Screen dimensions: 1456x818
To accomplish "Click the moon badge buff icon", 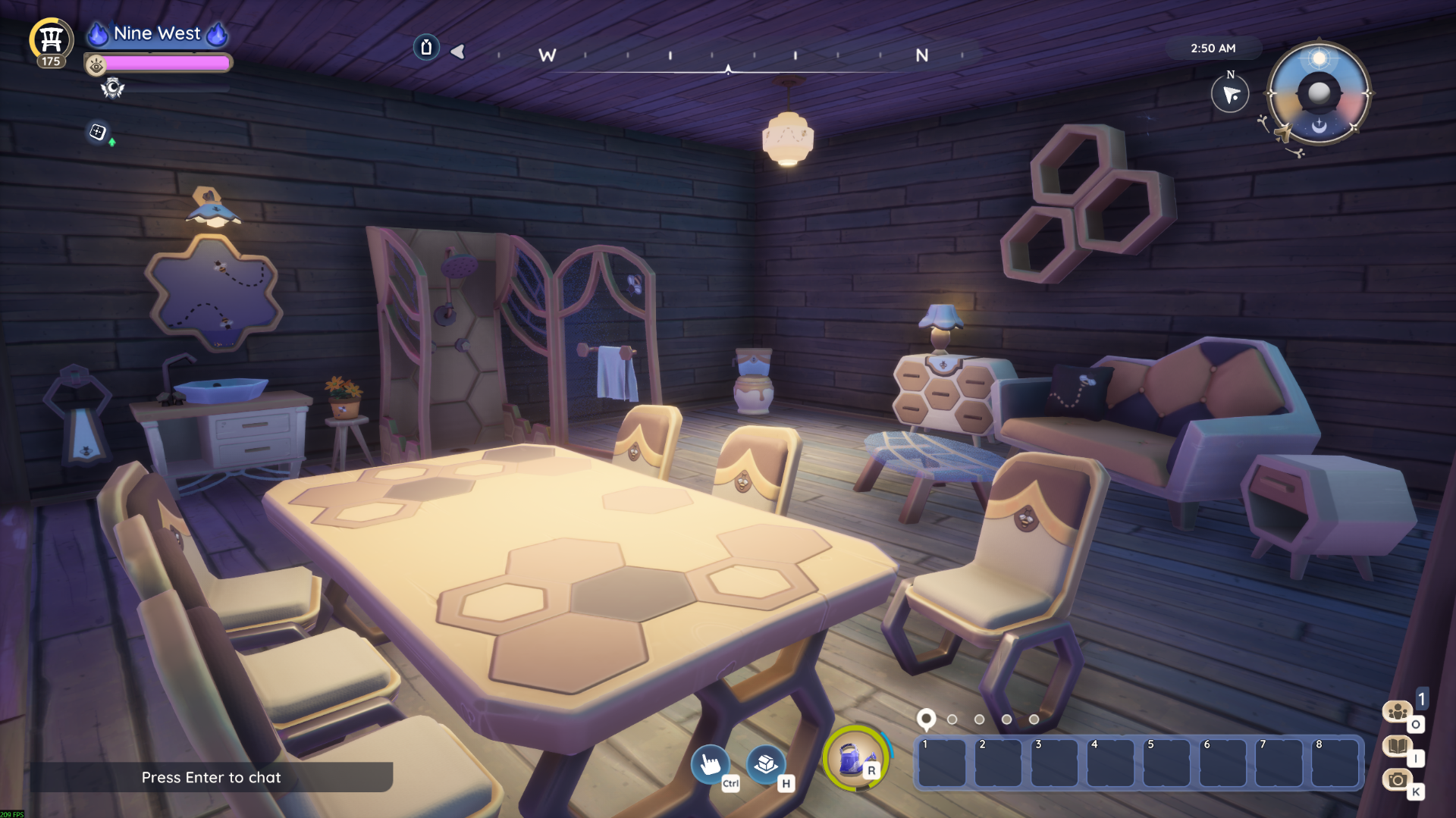I will [x=112, y=89].
